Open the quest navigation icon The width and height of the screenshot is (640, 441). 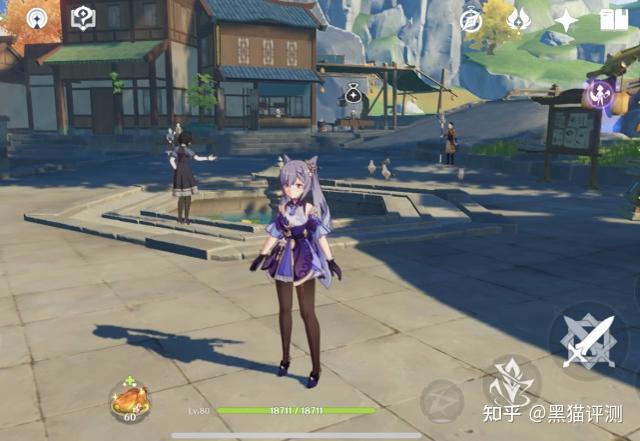[x=83, y=18]
